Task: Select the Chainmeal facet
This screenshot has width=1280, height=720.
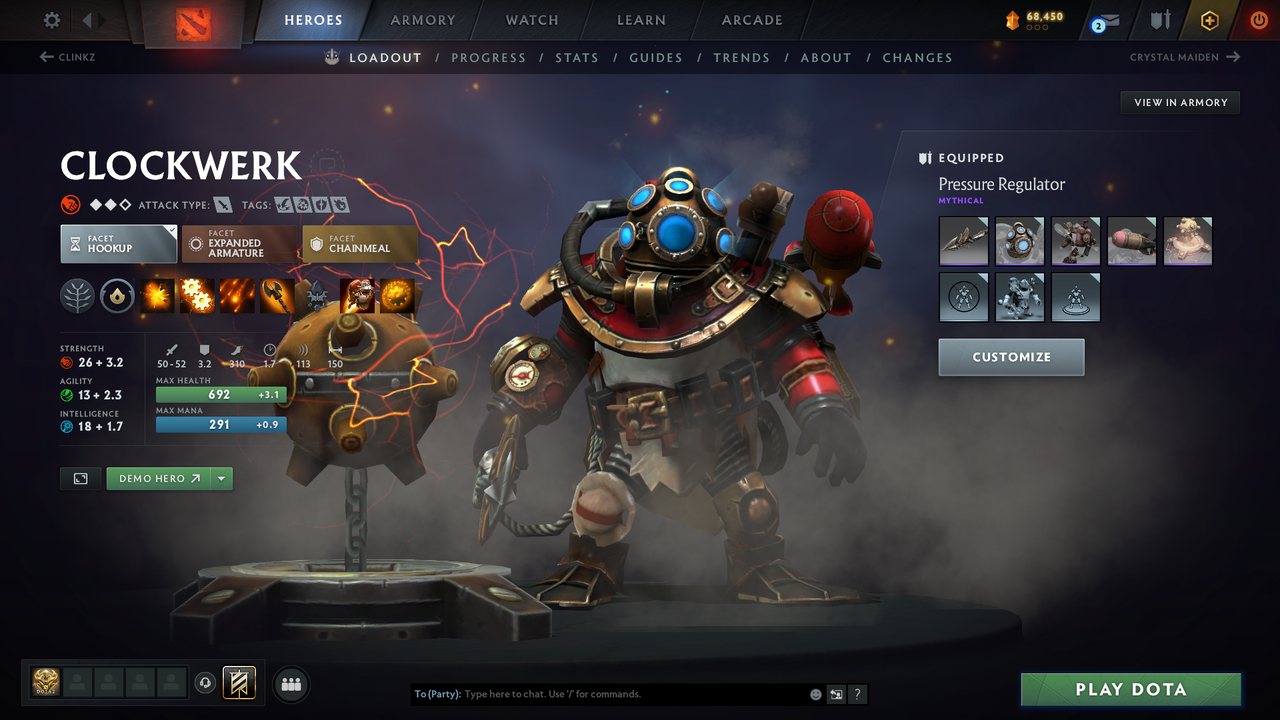Action: [360, 243]
